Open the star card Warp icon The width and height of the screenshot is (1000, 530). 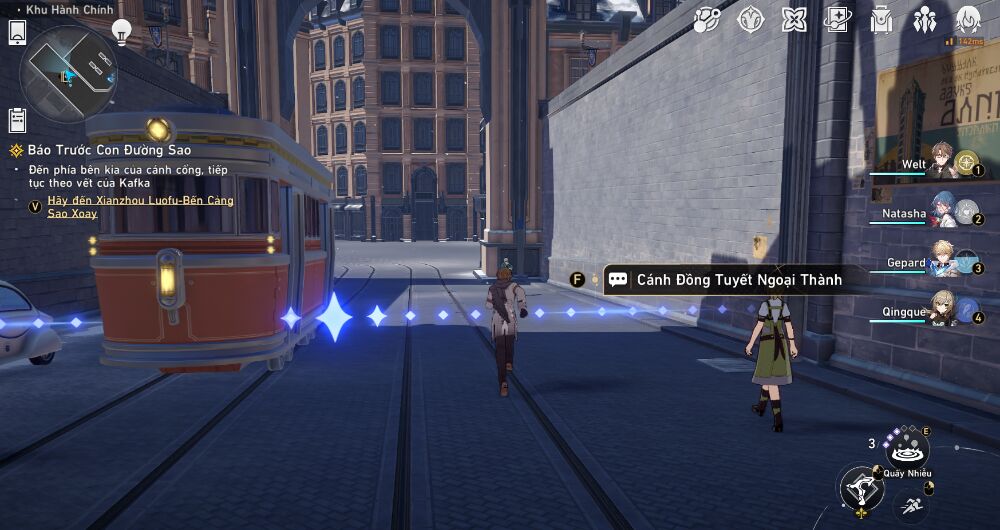837,20
